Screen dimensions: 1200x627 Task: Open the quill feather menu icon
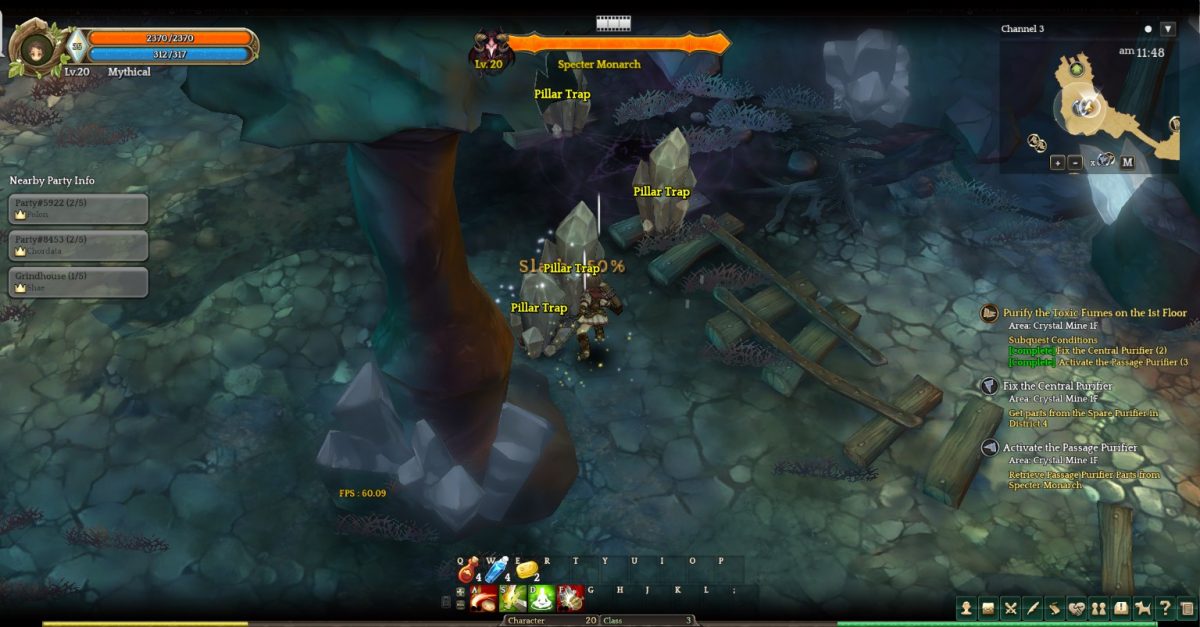tap(1032, 607)
